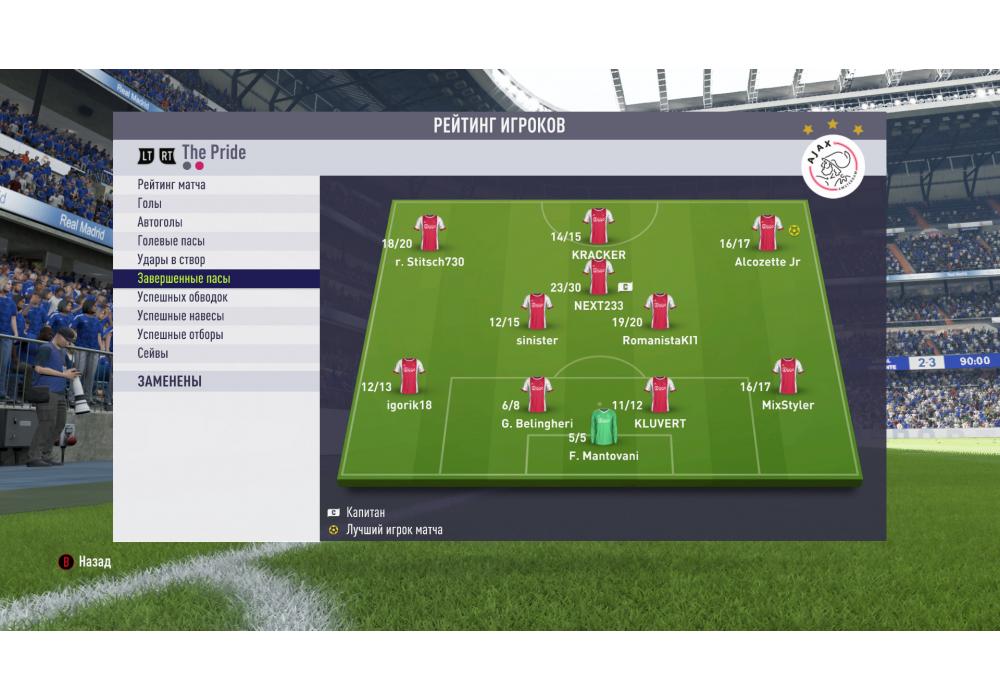The image size is (1000, 700).
Task: Pick MixStyler on the pitch
Action: pos(788,376)
